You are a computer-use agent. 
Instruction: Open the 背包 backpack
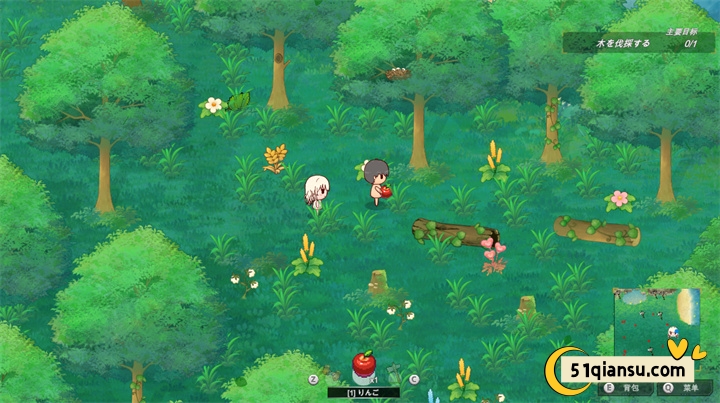[628, 386]
